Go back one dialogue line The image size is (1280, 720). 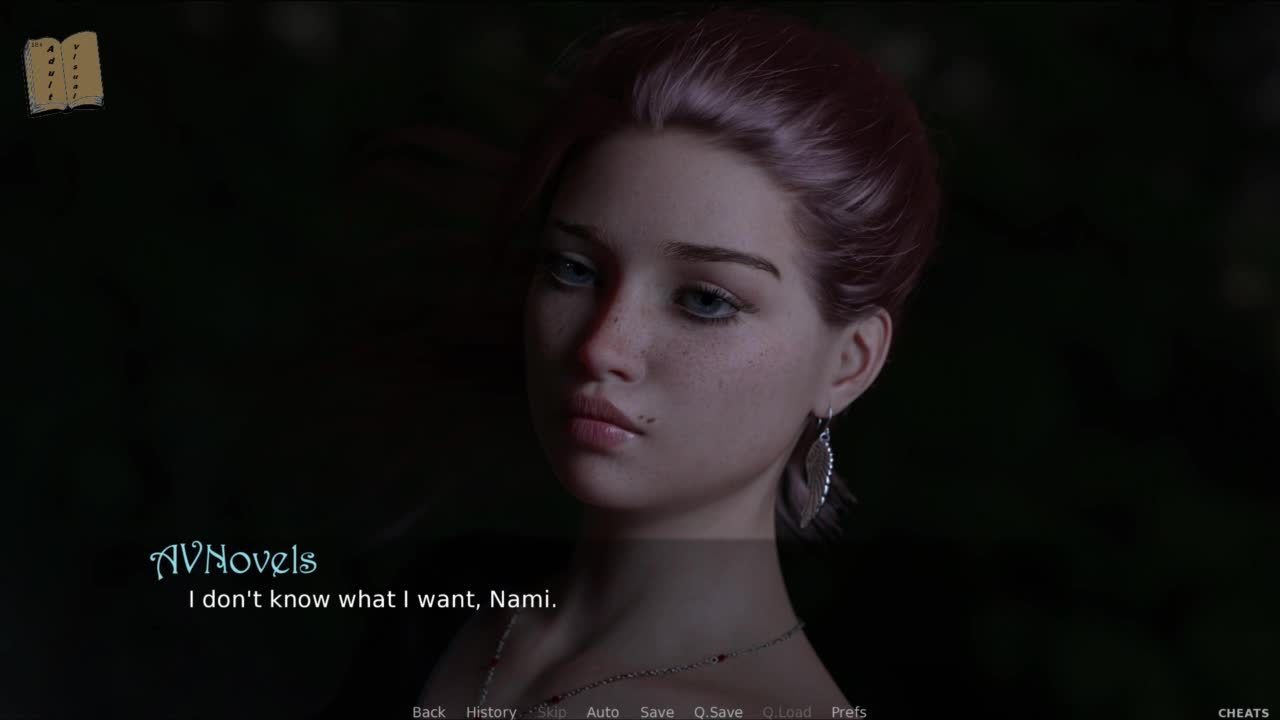coord(429,712)
